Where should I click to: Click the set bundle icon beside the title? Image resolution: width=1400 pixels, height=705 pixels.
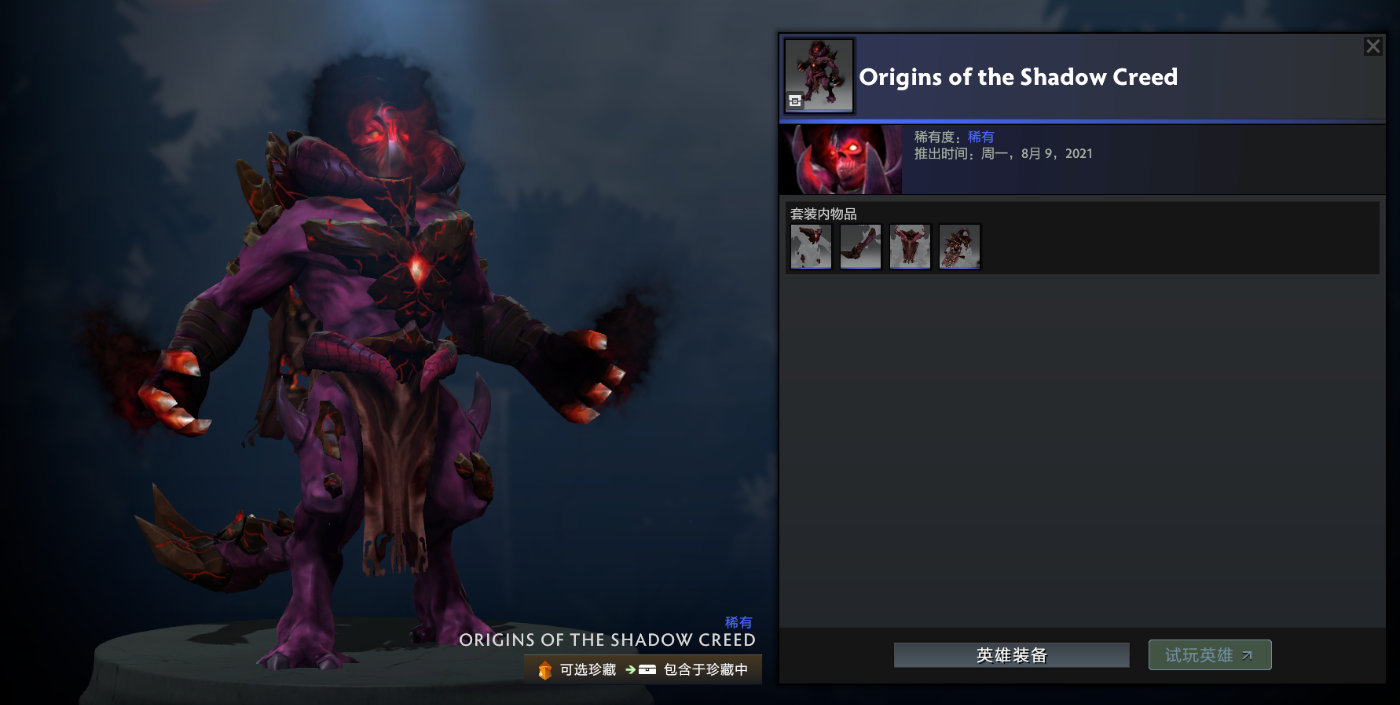[x=819, y=76]
